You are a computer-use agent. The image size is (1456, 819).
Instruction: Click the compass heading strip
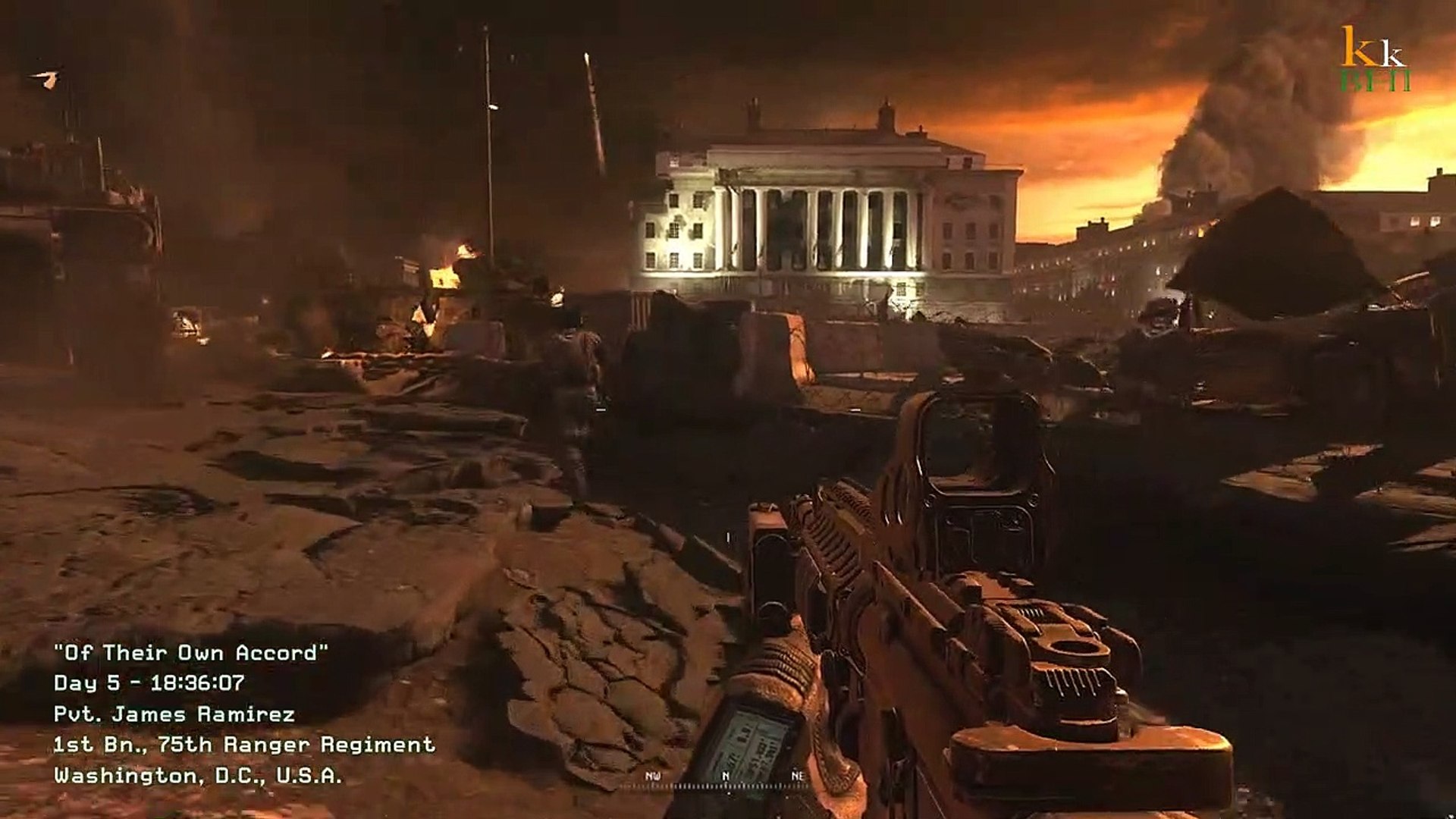tap(725, 781)
